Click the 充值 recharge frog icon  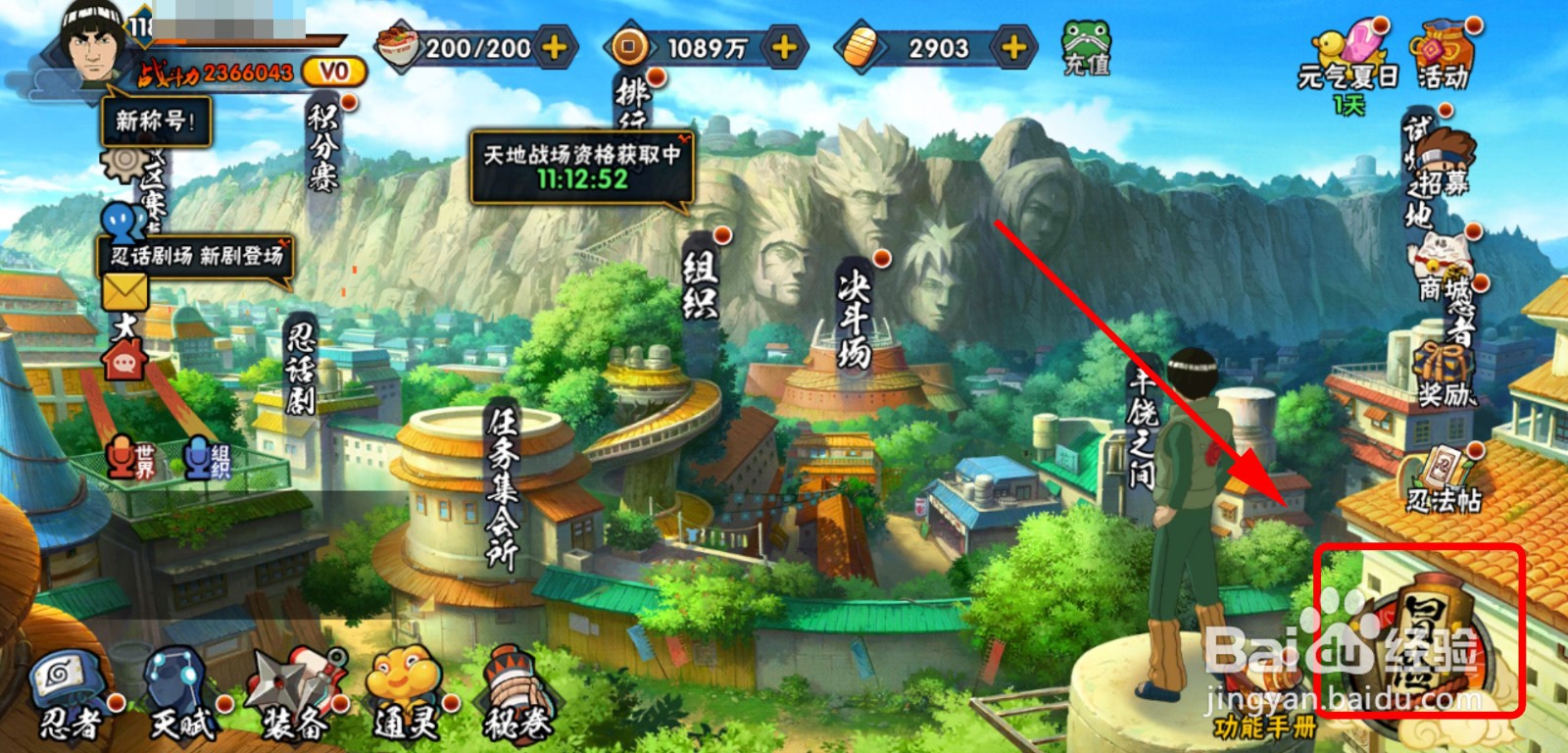point(1086,49)
